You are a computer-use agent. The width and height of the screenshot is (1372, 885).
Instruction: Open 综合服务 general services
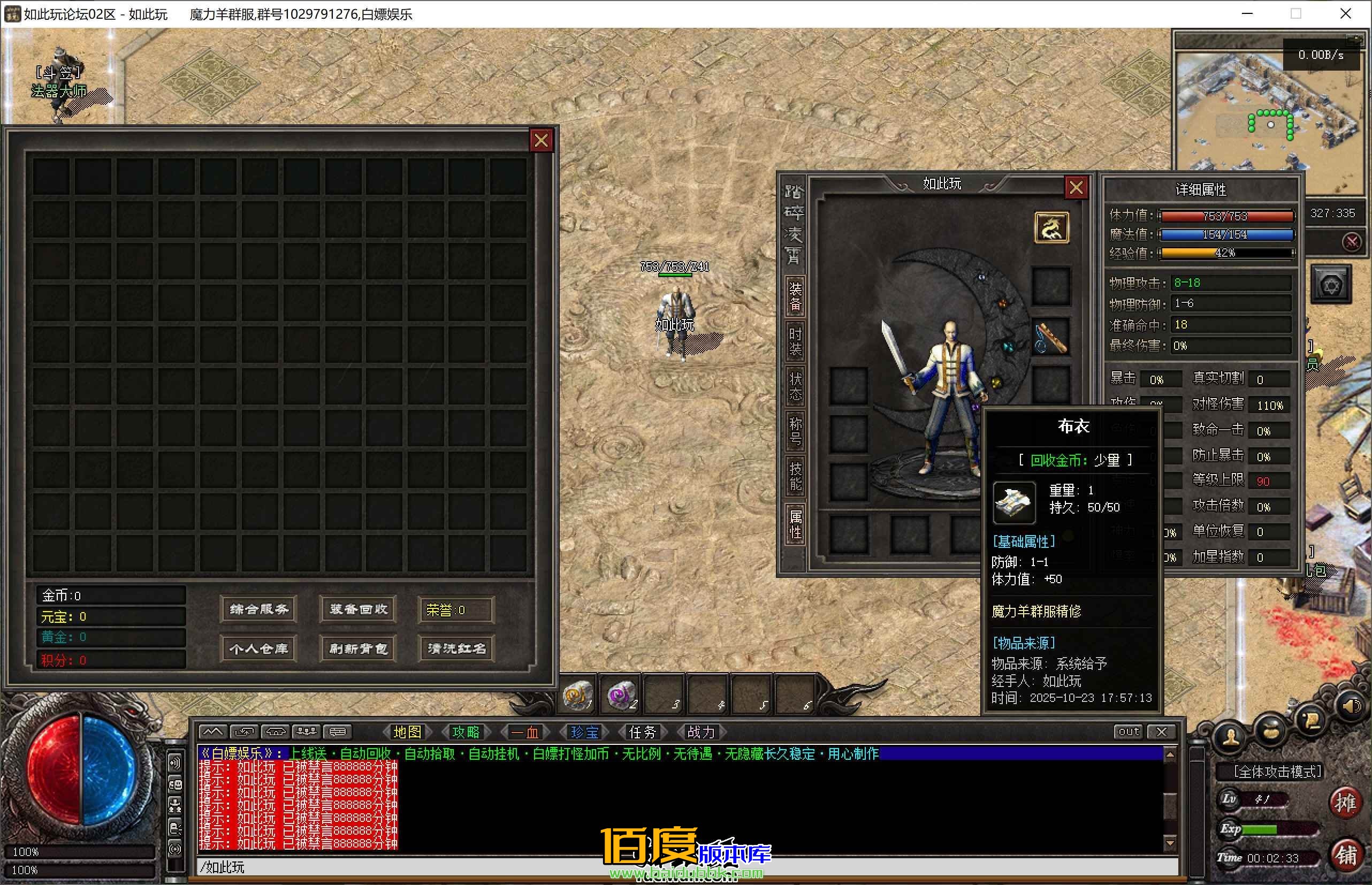258,609
